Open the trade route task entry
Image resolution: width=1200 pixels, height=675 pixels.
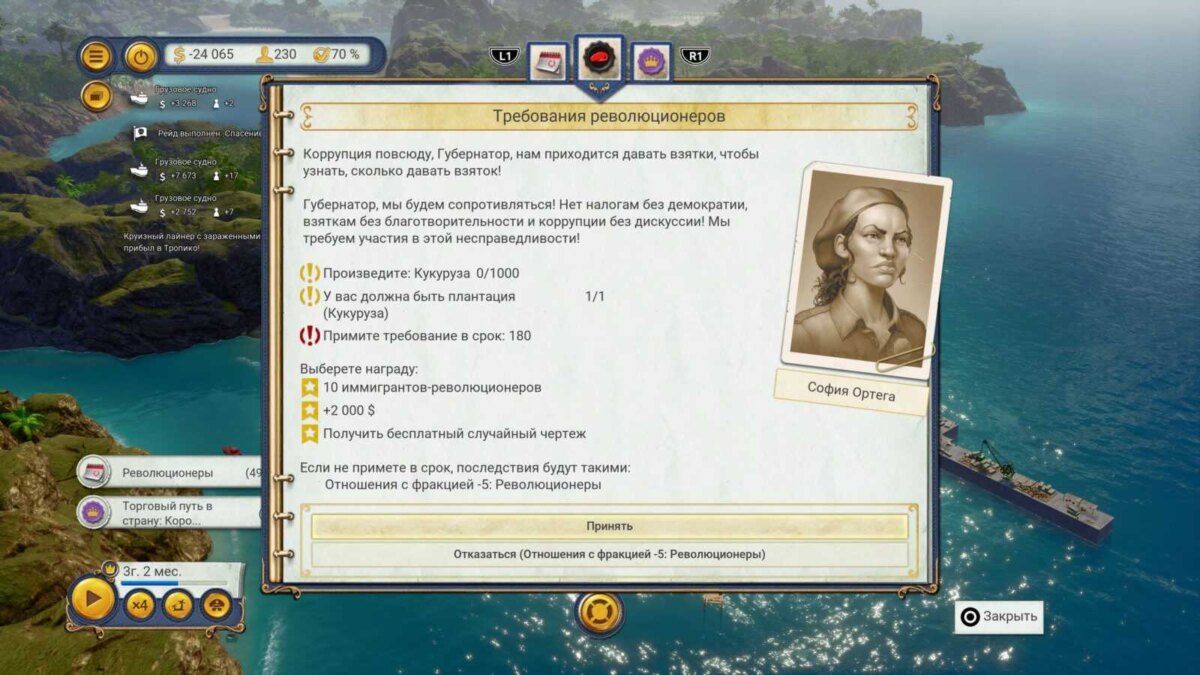[x=170, y=513]
